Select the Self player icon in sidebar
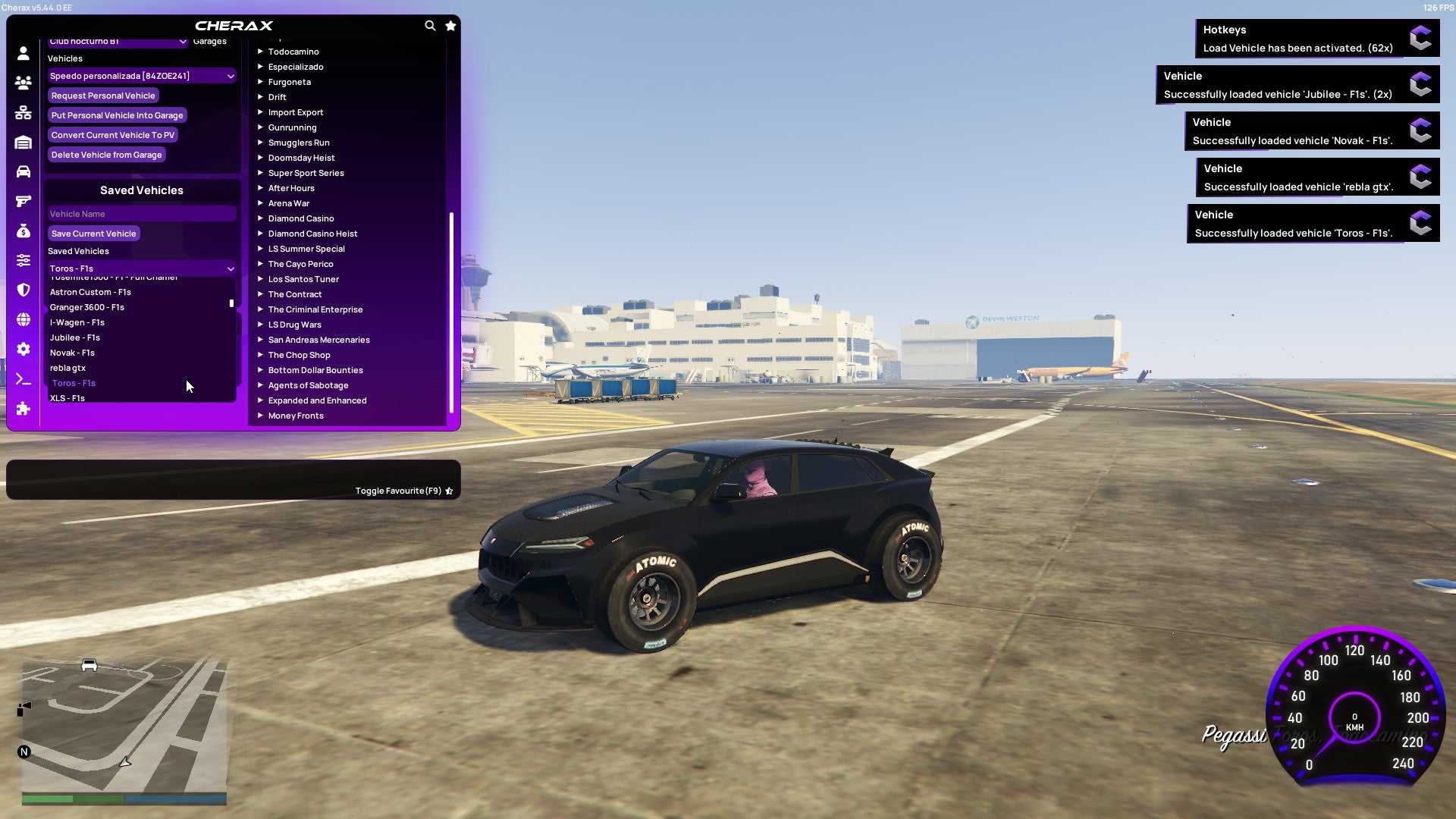The height and width of the screenshot is (819, 1456). coord(23,53)
